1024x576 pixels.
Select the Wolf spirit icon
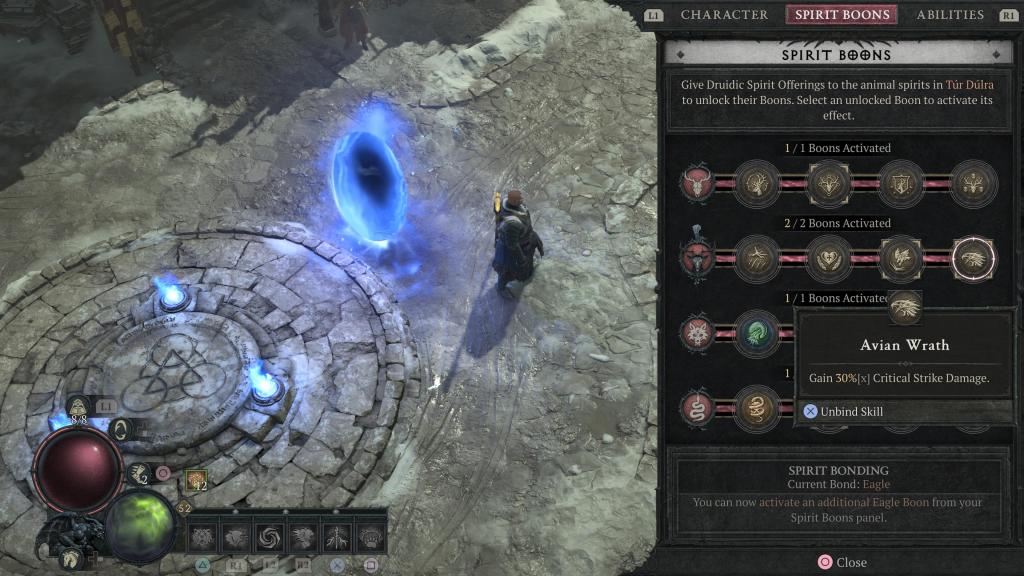click(x=697, y=333)
